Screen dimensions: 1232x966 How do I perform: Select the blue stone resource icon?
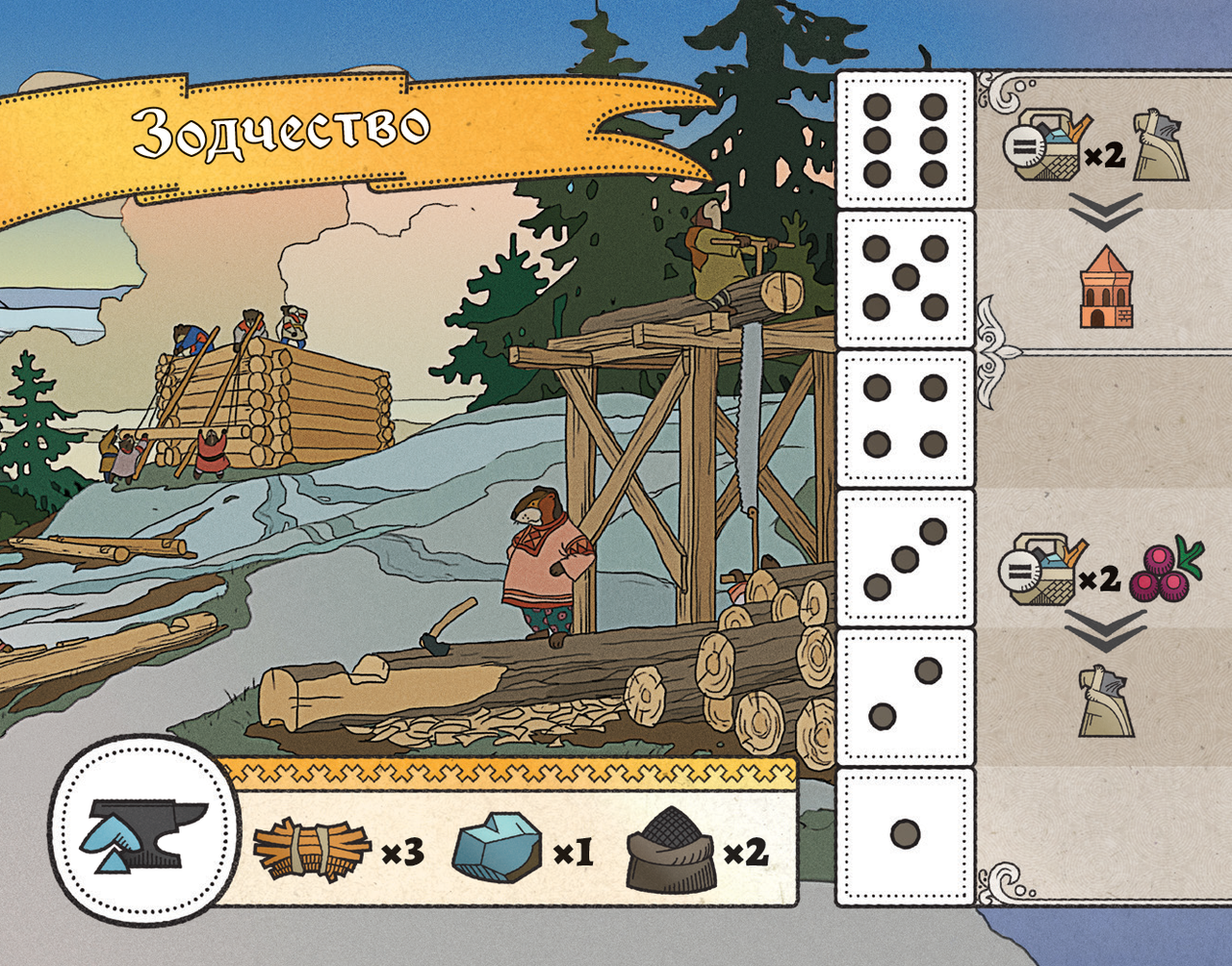tap(497, 848)
